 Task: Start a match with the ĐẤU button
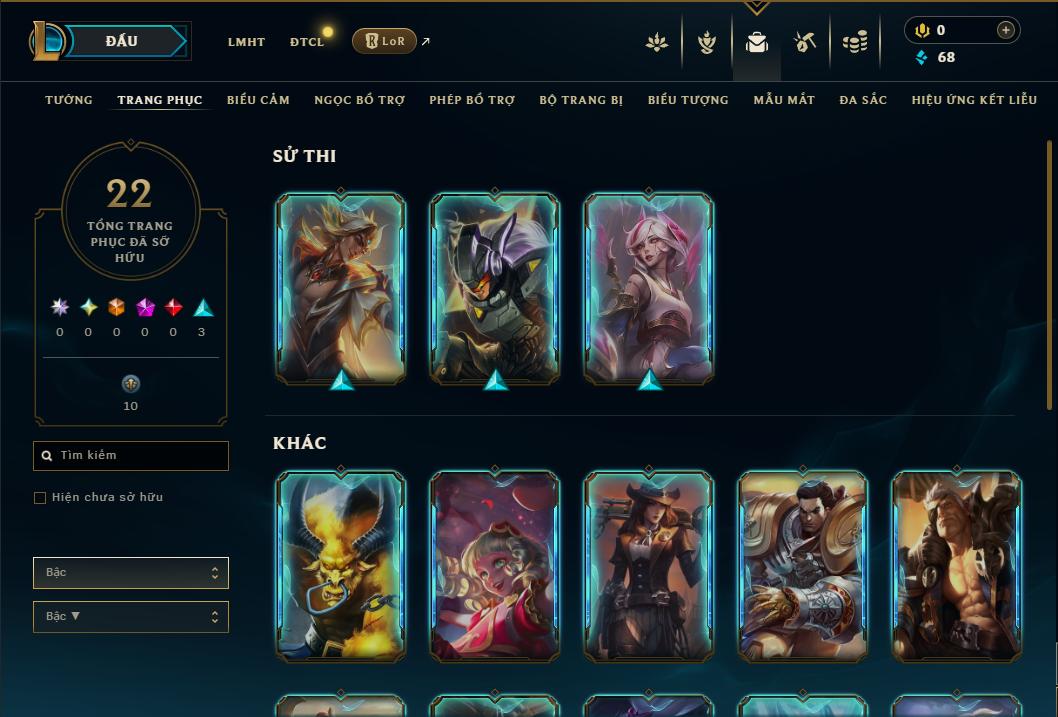[x=123, y=41]
